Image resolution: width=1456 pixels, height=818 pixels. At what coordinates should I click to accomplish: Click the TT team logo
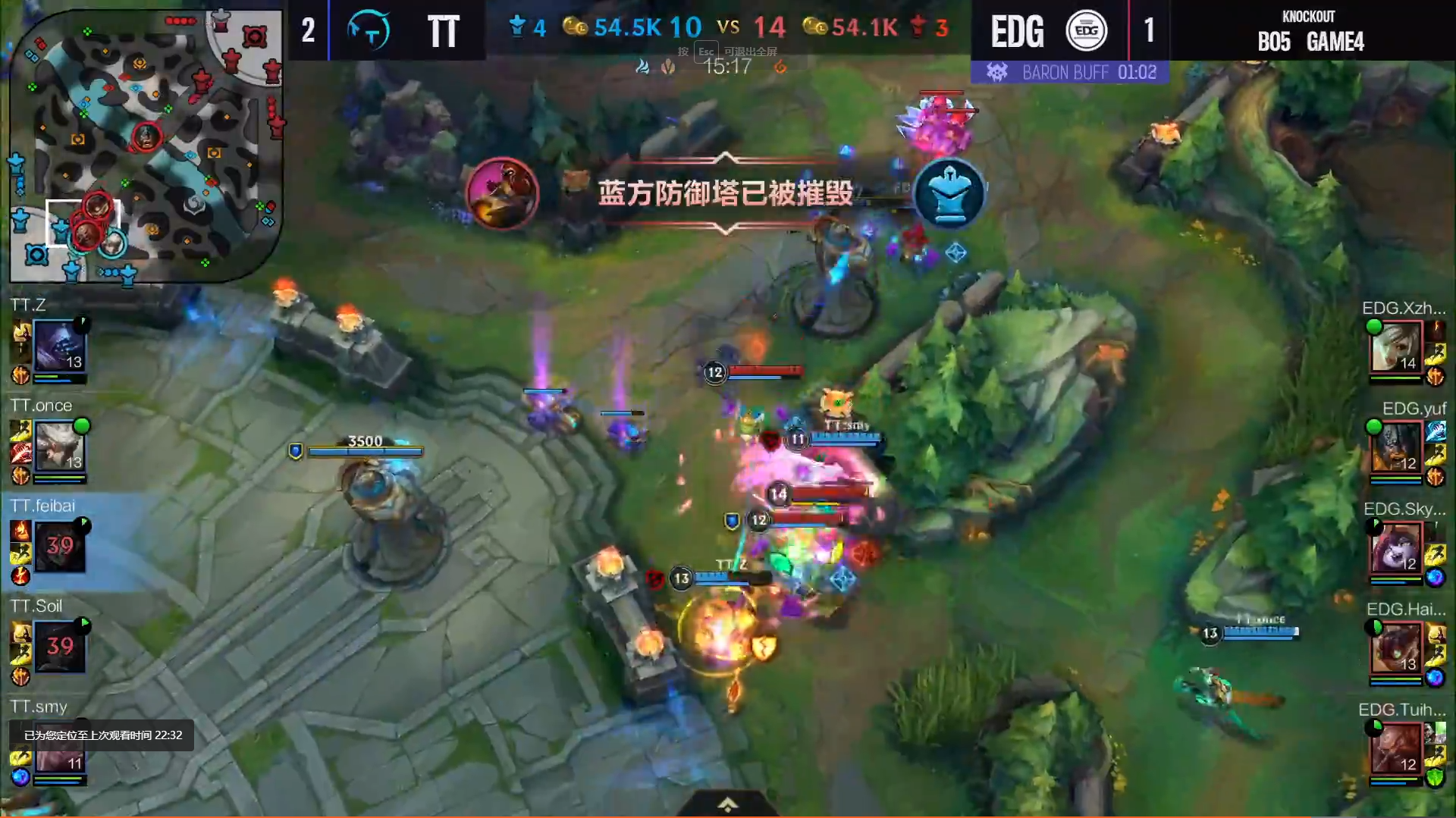coord(369,30)
